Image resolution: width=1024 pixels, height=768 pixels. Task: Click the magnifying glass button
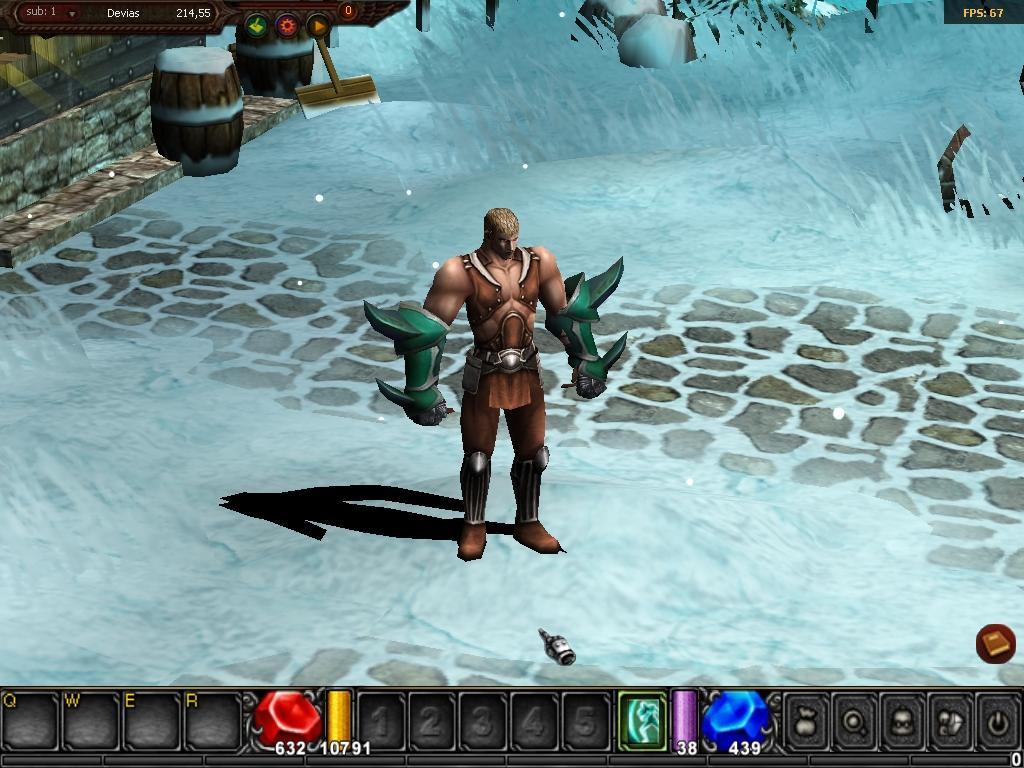[854, 720]
